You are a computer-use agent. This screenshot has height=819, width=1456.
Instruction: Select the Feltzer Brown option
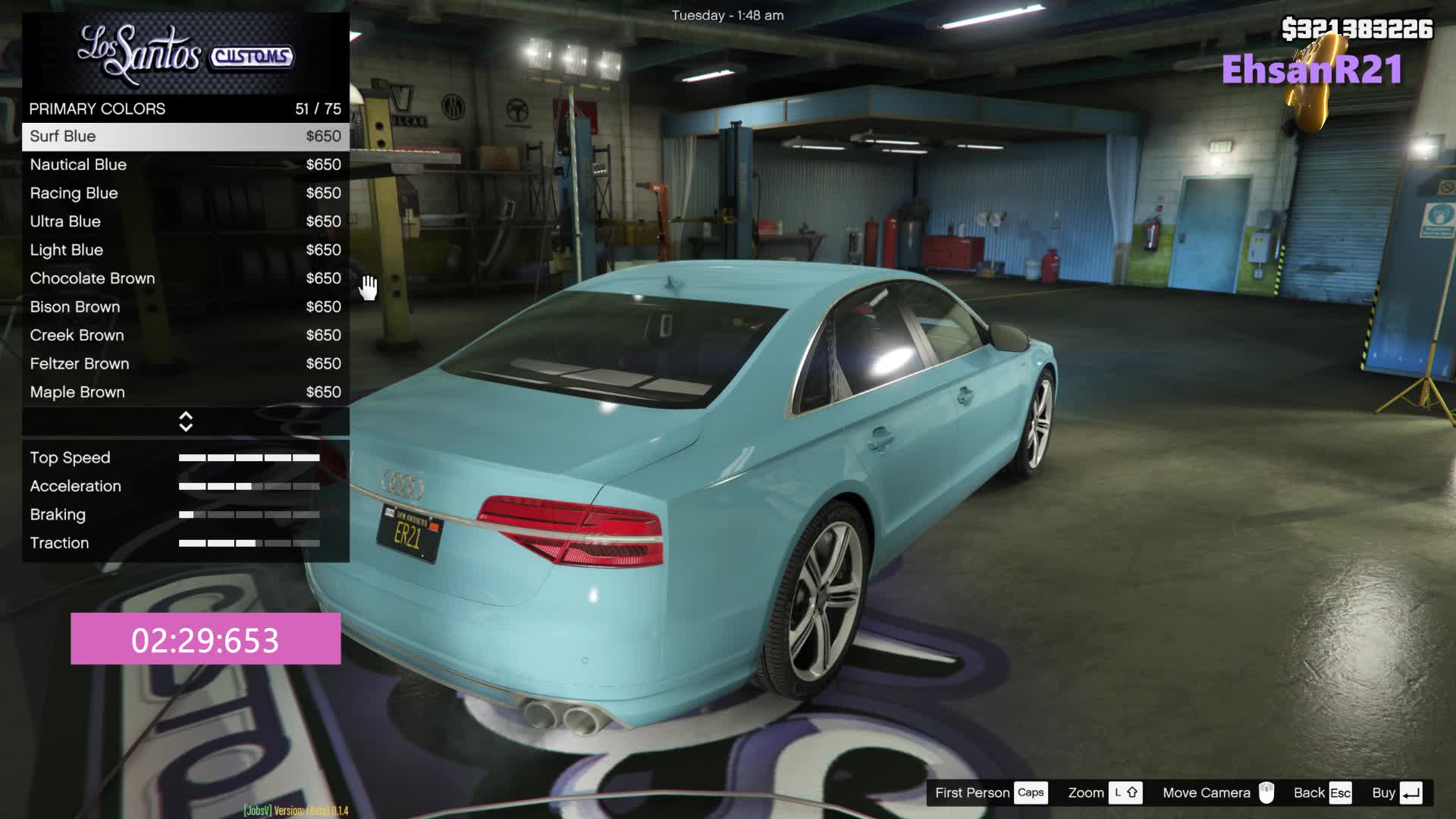click(x=185, y=364)
